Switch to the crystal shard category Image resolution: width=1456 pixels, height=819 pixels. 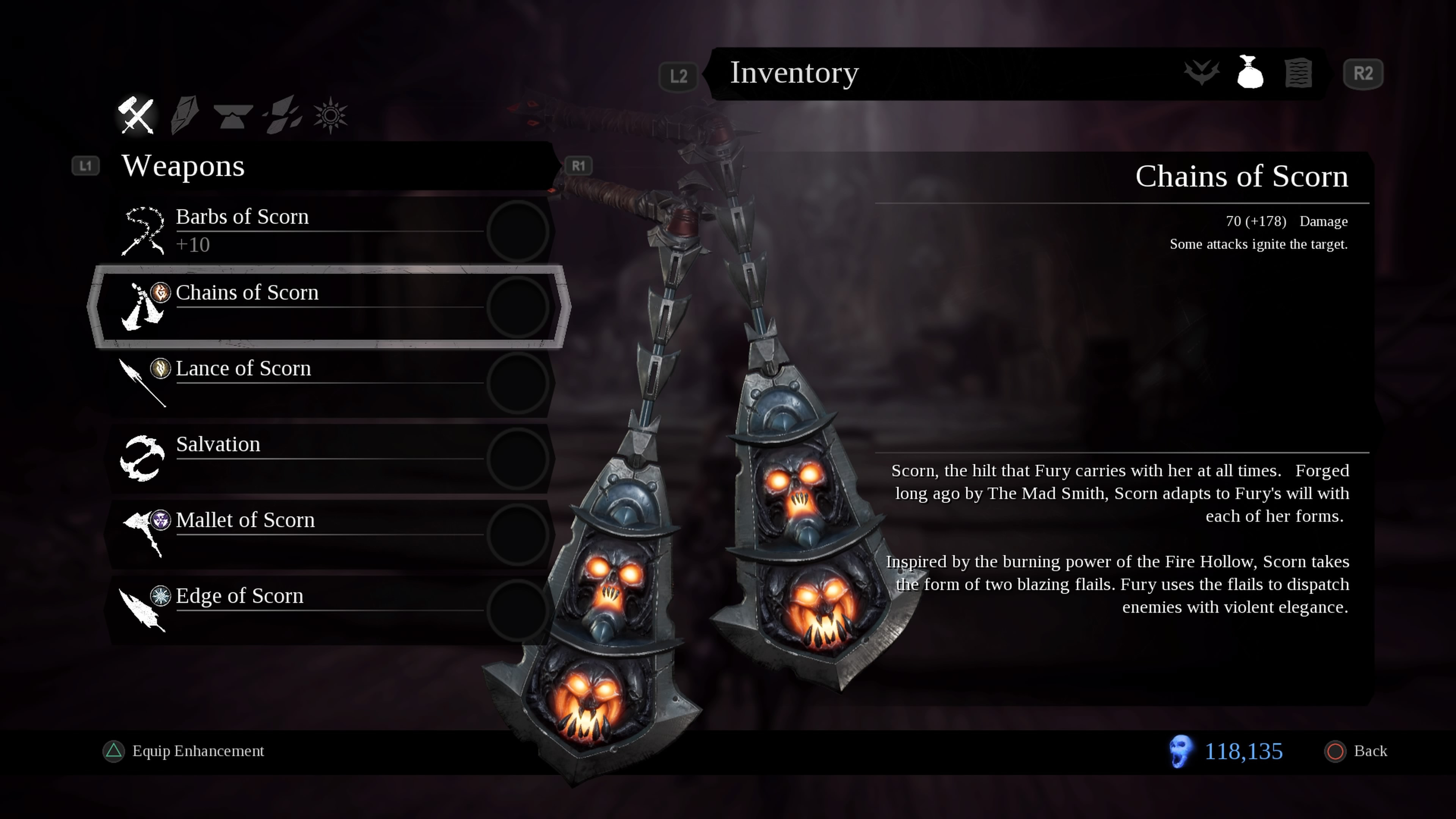pyautogui.click(x=184, y=115)
